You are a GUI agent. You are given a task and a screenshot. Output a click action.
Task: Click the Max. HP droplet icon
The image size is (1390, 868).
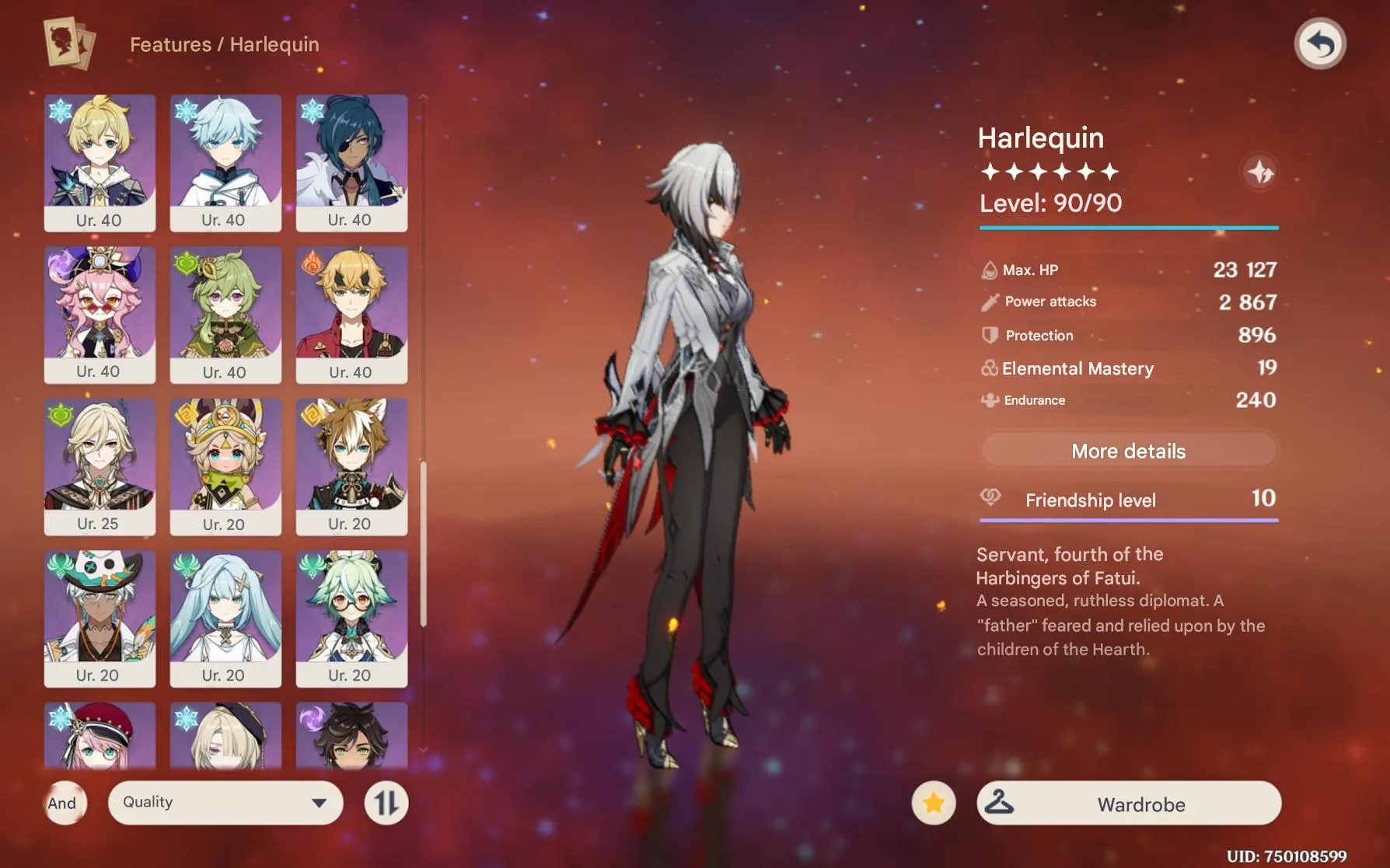[x=989, y=270]
